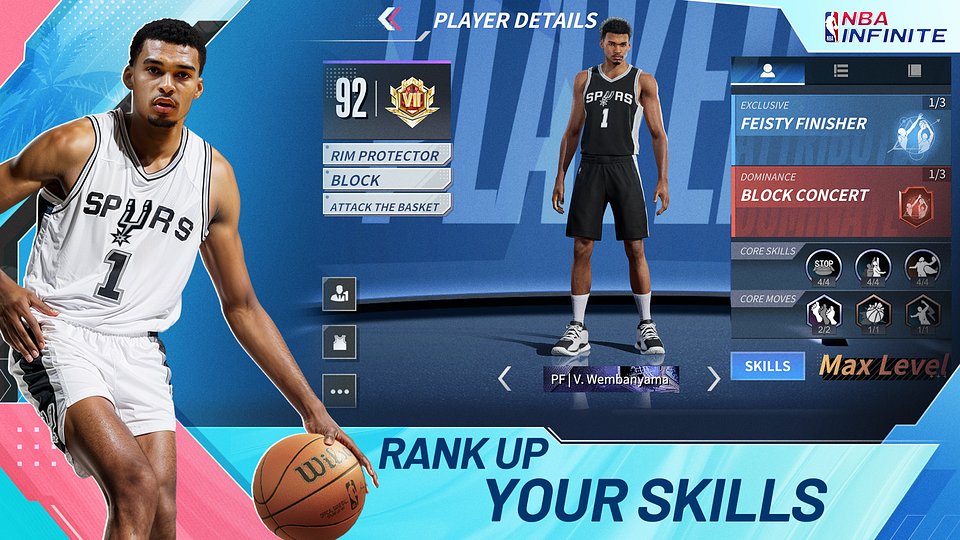960x540 pixels.
Task: Open the three-dots more options button
Action: click(x=340, y=391)
